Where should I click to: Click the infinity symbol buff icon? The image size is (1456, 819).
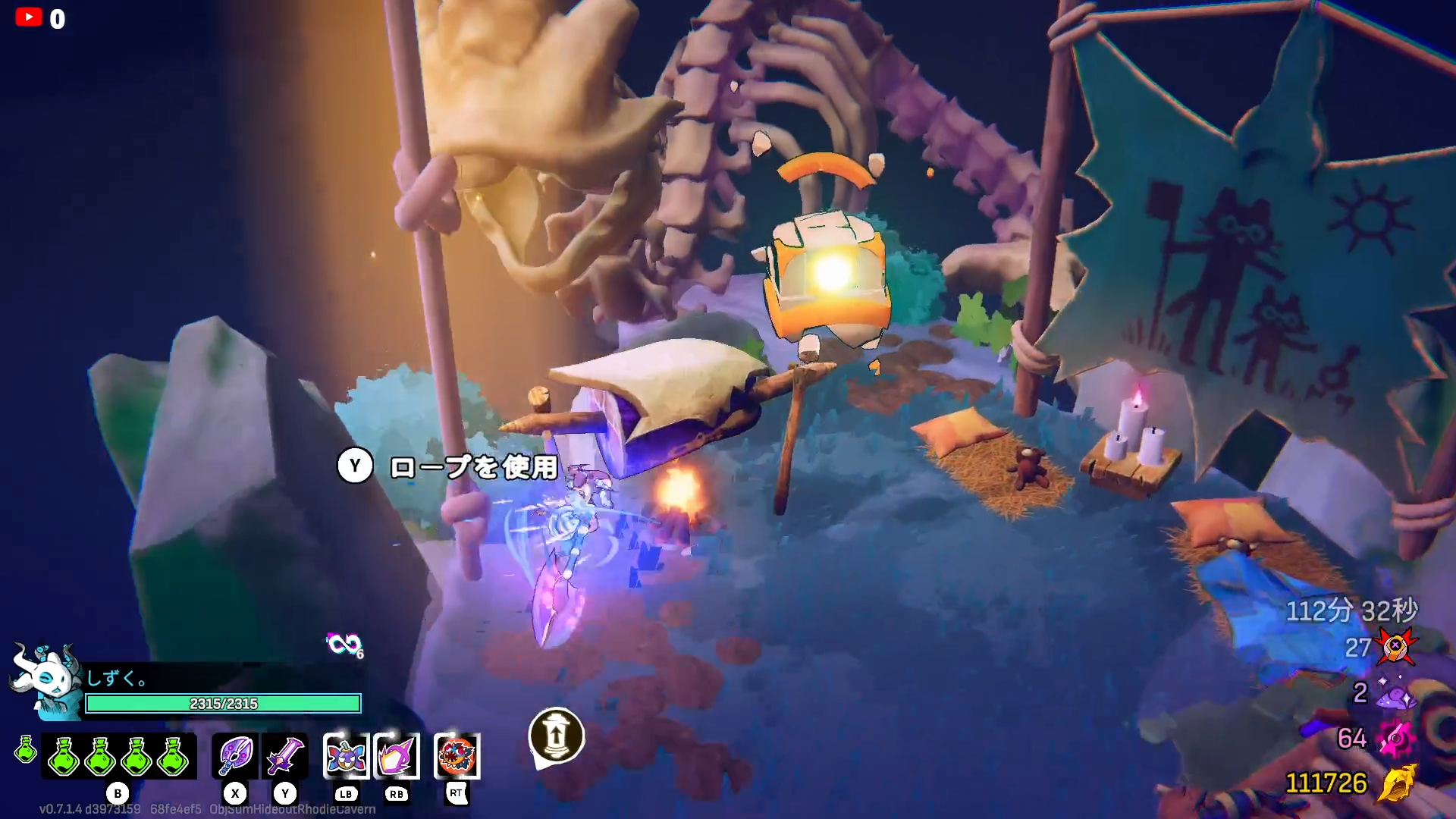tap(344, 645)
